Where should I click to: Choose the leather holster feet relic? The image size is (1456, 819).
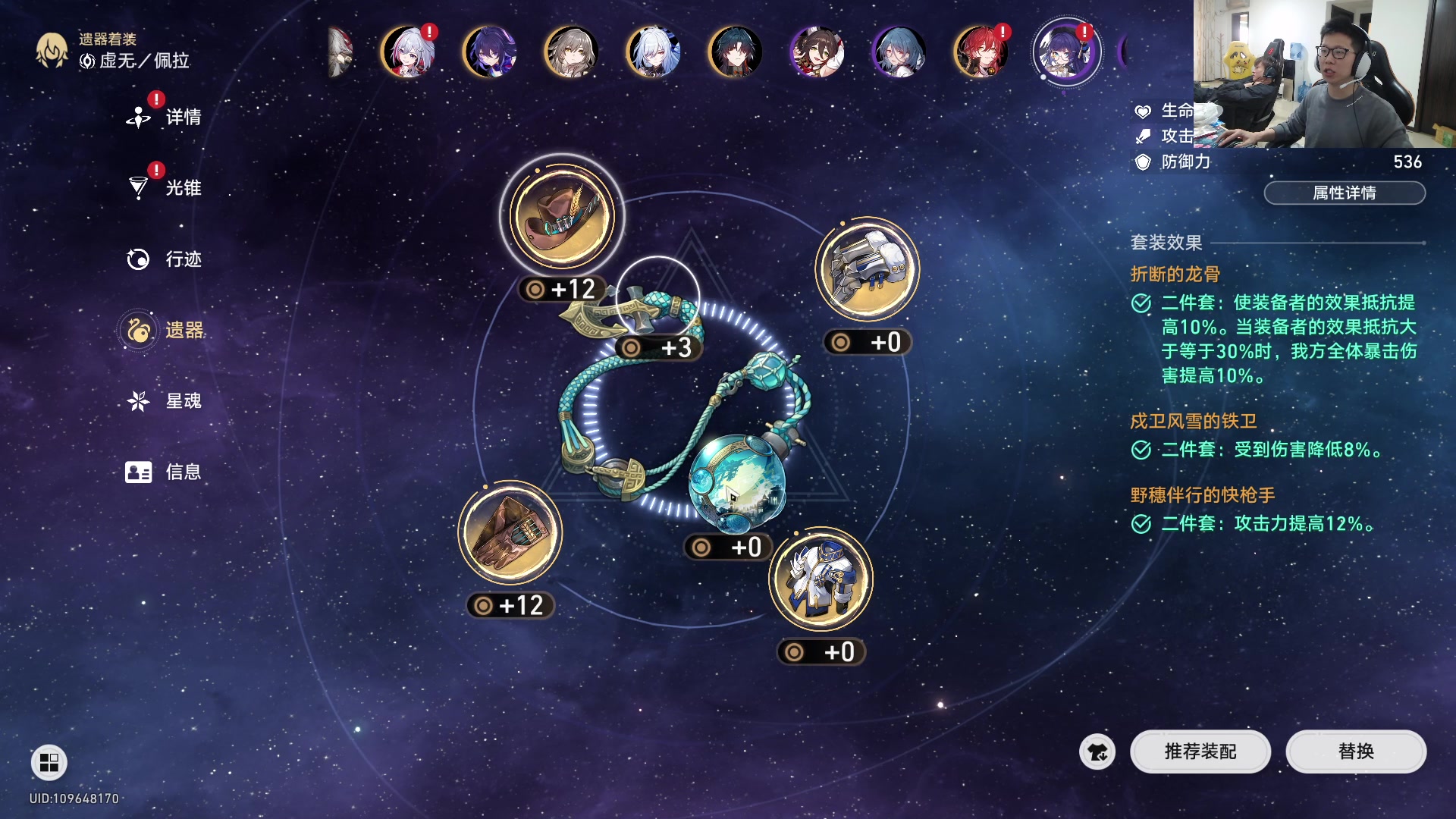[x=510, y=532]
